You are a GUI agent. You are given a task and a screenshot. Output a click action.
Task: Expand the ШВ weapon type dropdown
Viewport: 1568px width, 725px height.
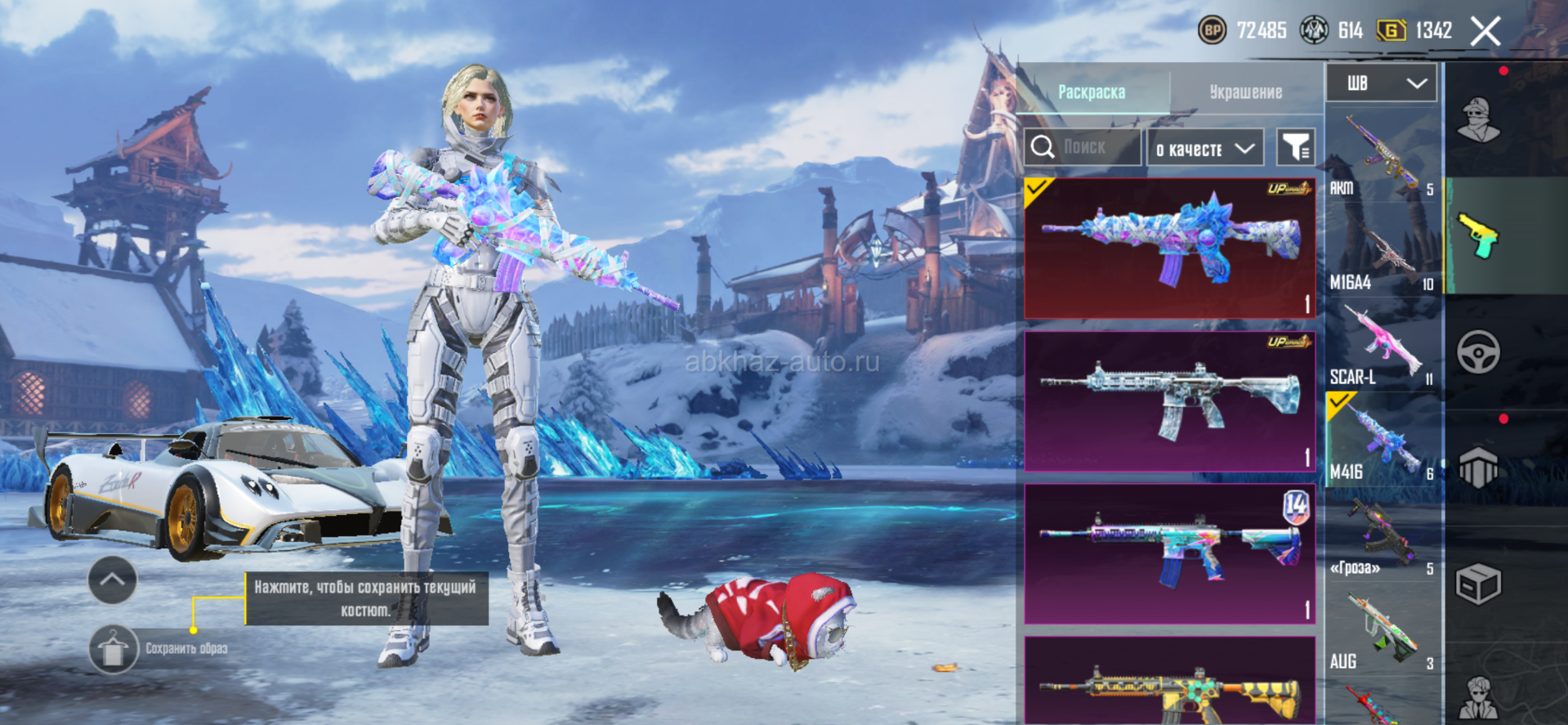pyautogui.click(x=1381, y=83)
